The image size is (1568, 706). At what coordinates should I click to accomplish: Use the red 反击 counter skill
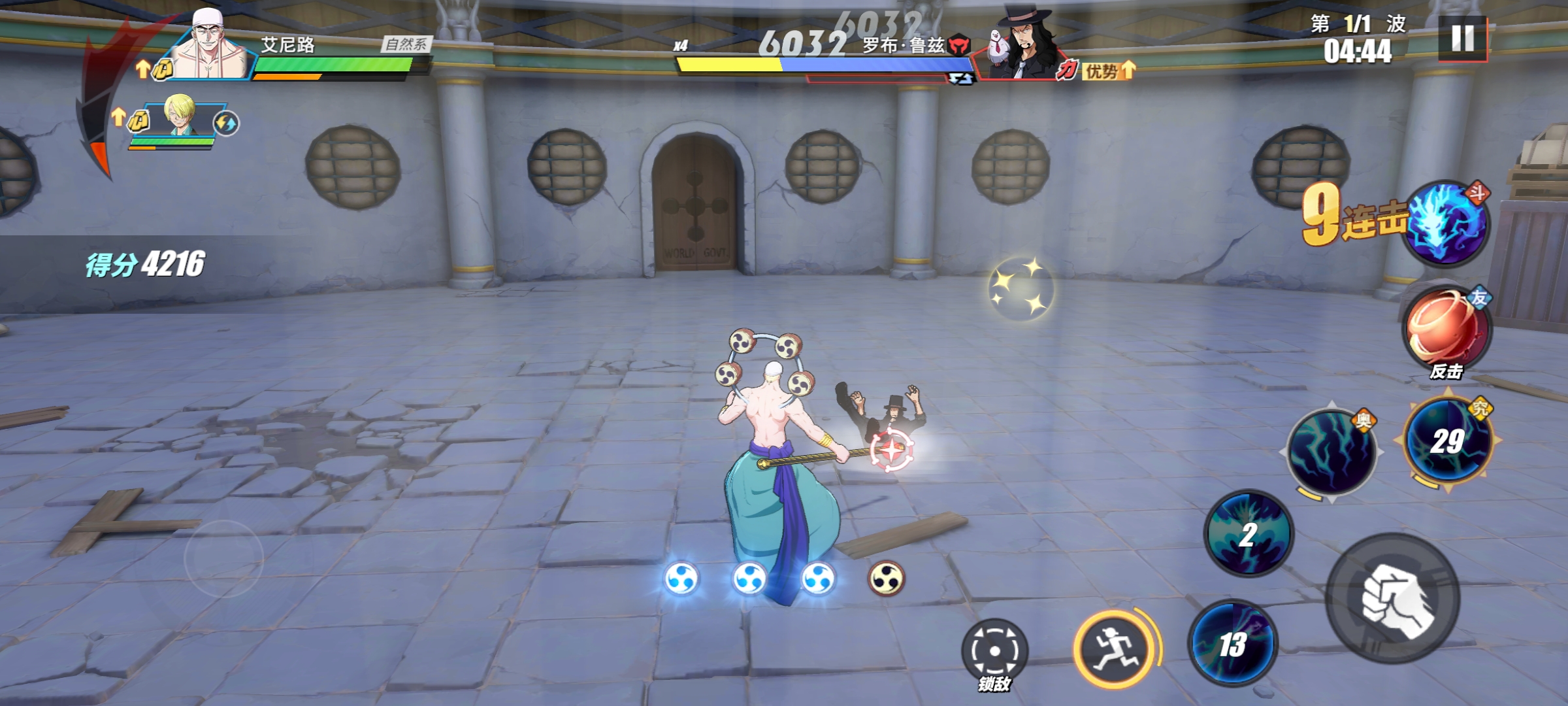(x=1446, y=331)
